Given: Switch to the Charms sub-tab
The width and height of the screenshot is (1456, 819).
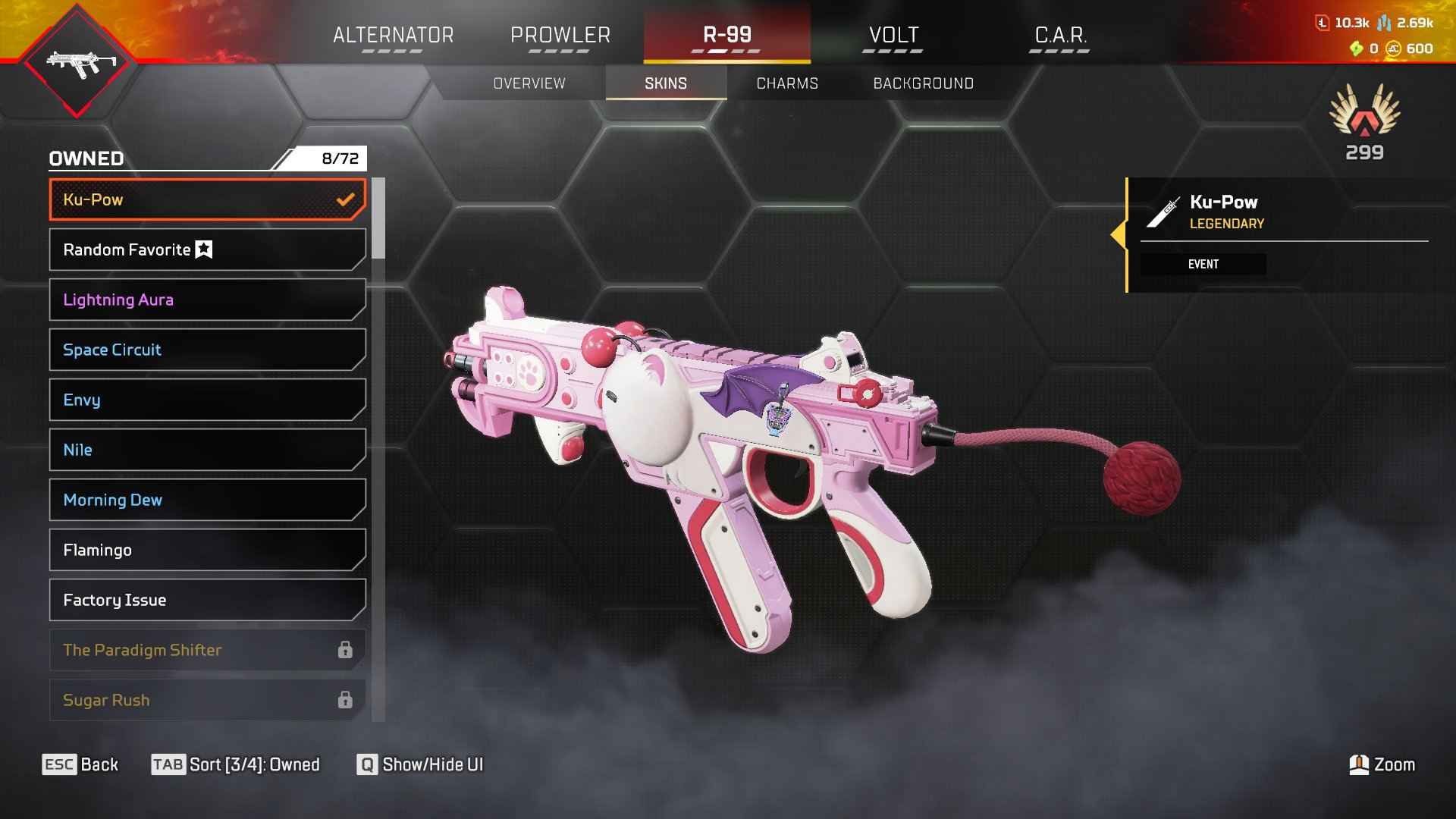Looking at the screenshot, I should coord(787,83).
